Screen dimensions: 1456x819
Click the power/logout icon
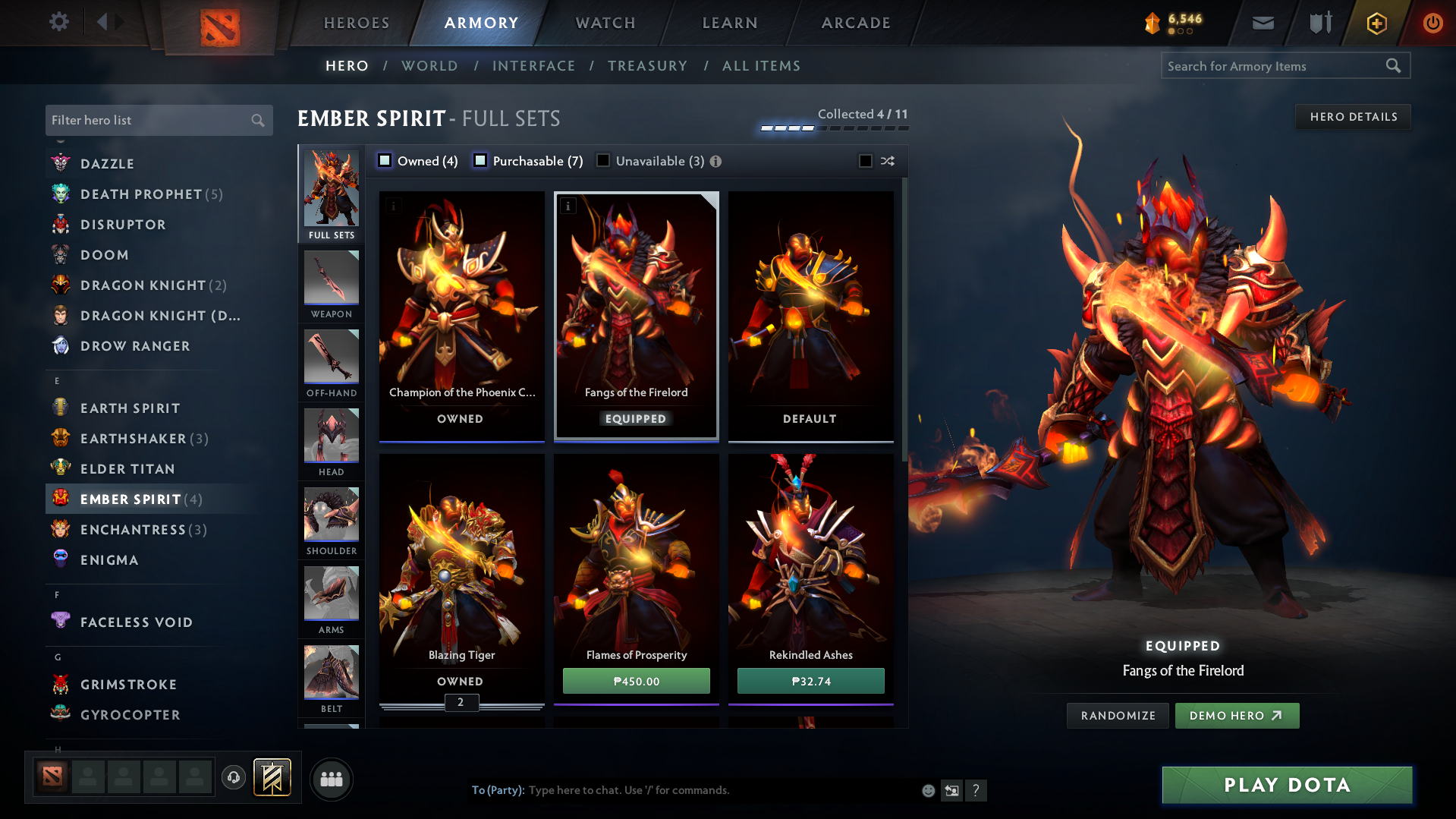1432,23
